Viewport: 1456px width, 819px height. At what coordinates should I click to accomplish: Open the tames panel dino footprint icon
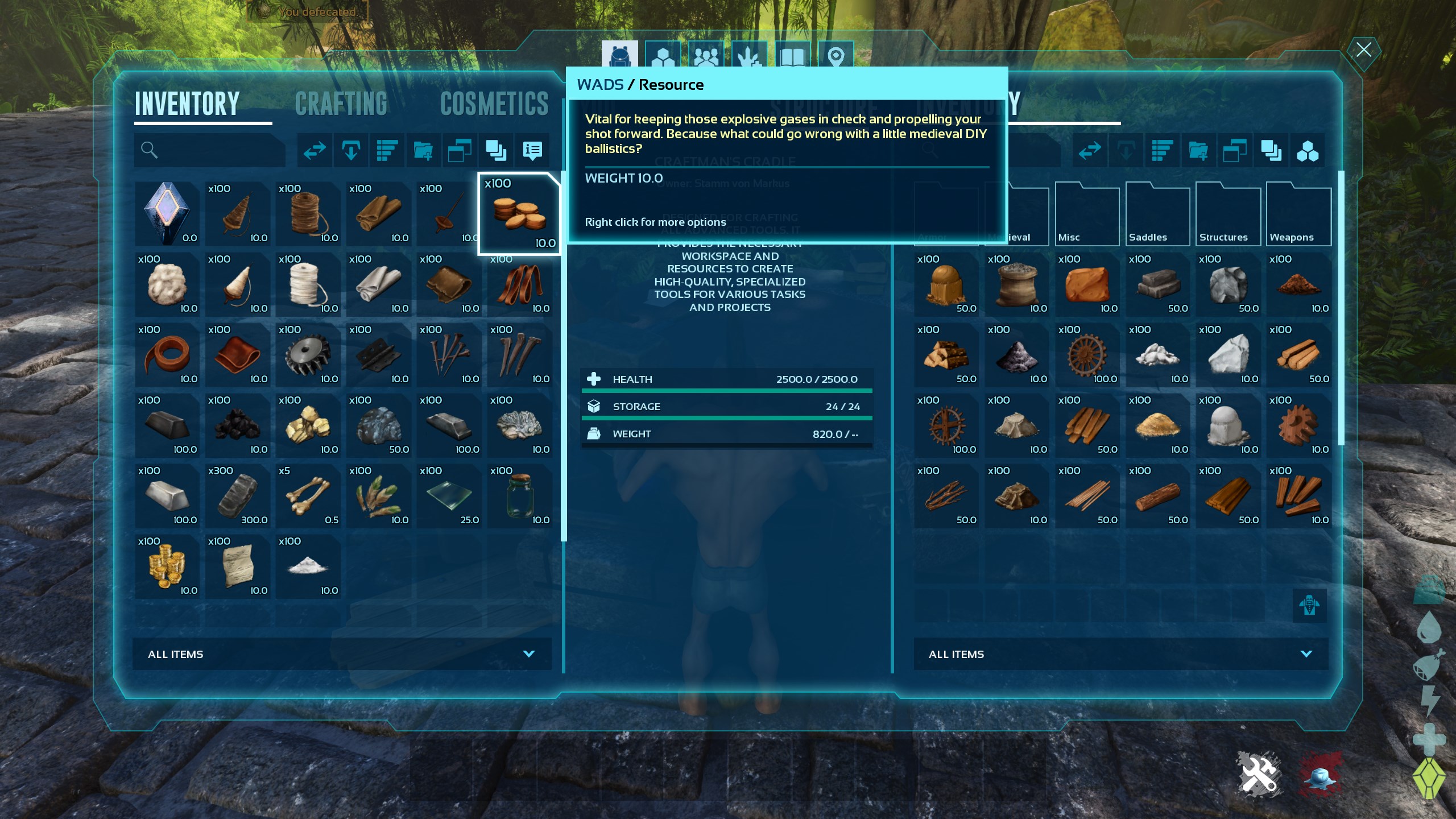(748, 54)
